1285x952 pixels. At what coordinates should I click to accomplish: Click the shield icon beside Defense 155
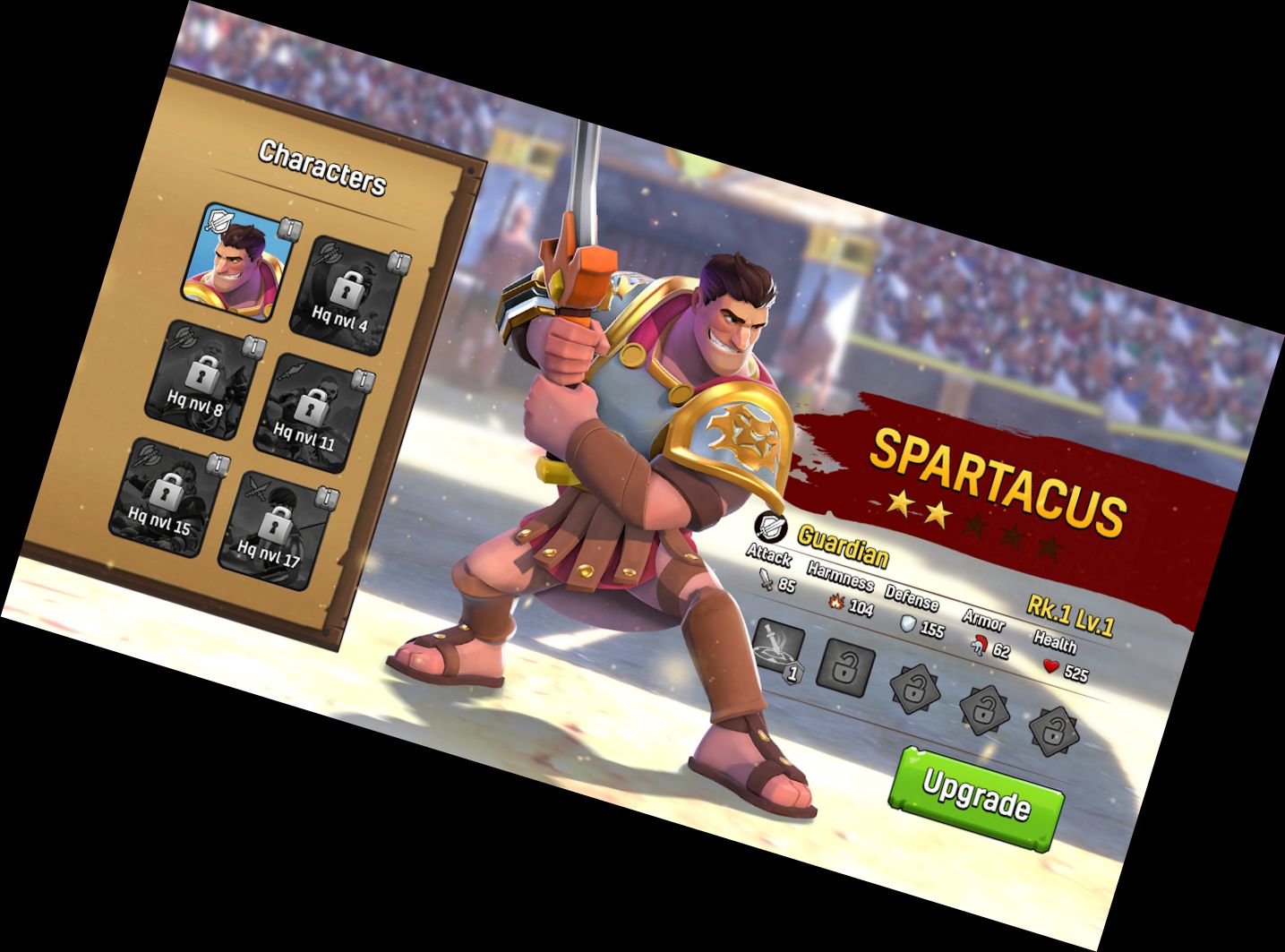pyautogui.click(x=908, y=624)
